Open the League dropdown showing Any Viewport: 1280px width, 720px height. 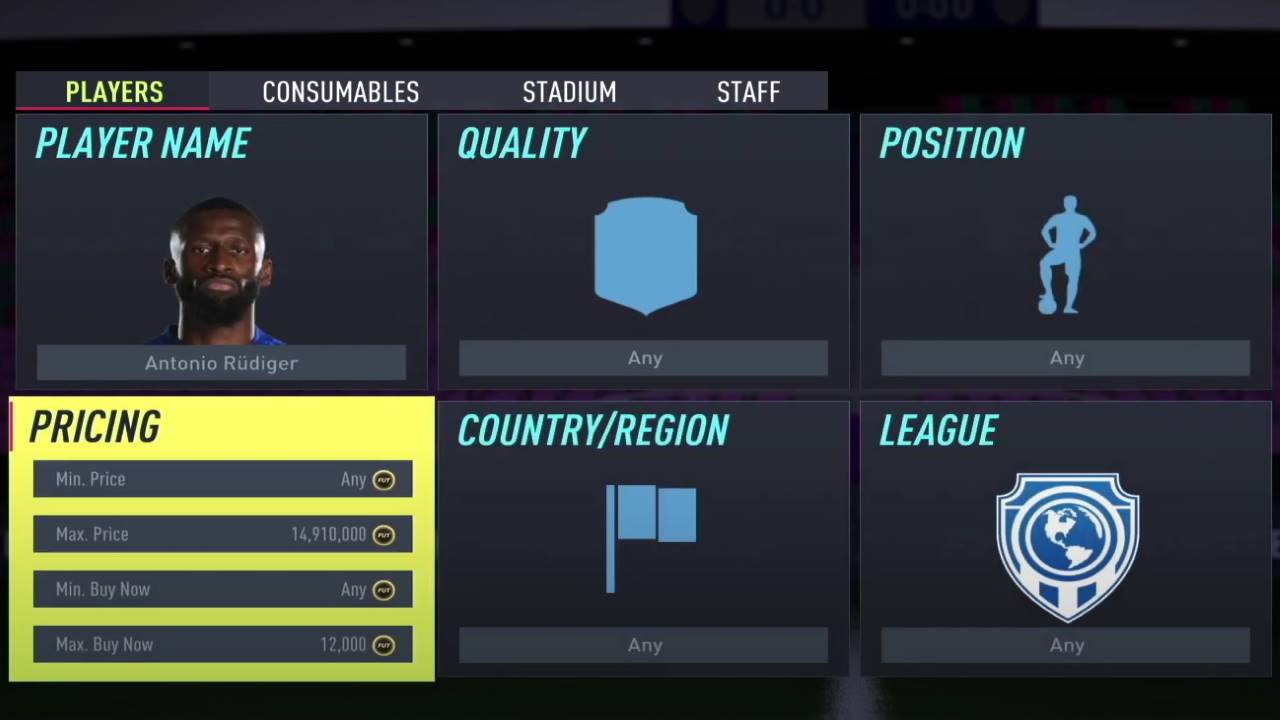tap(1066, 645)
